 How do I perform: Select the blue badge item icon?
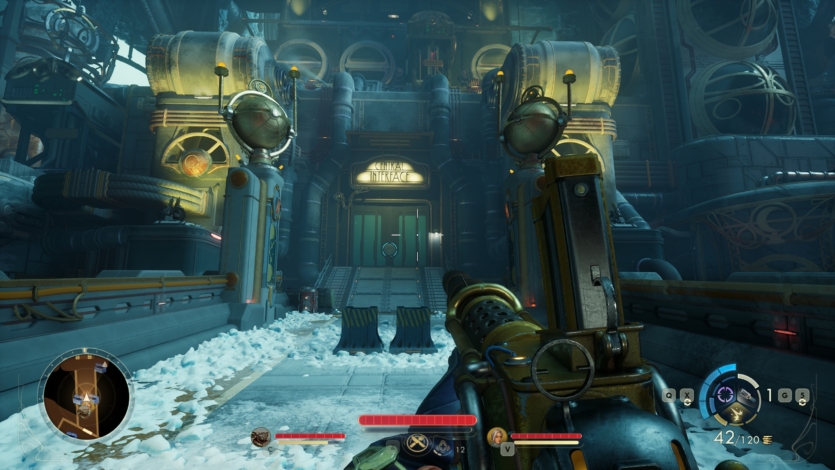(442, 446)
